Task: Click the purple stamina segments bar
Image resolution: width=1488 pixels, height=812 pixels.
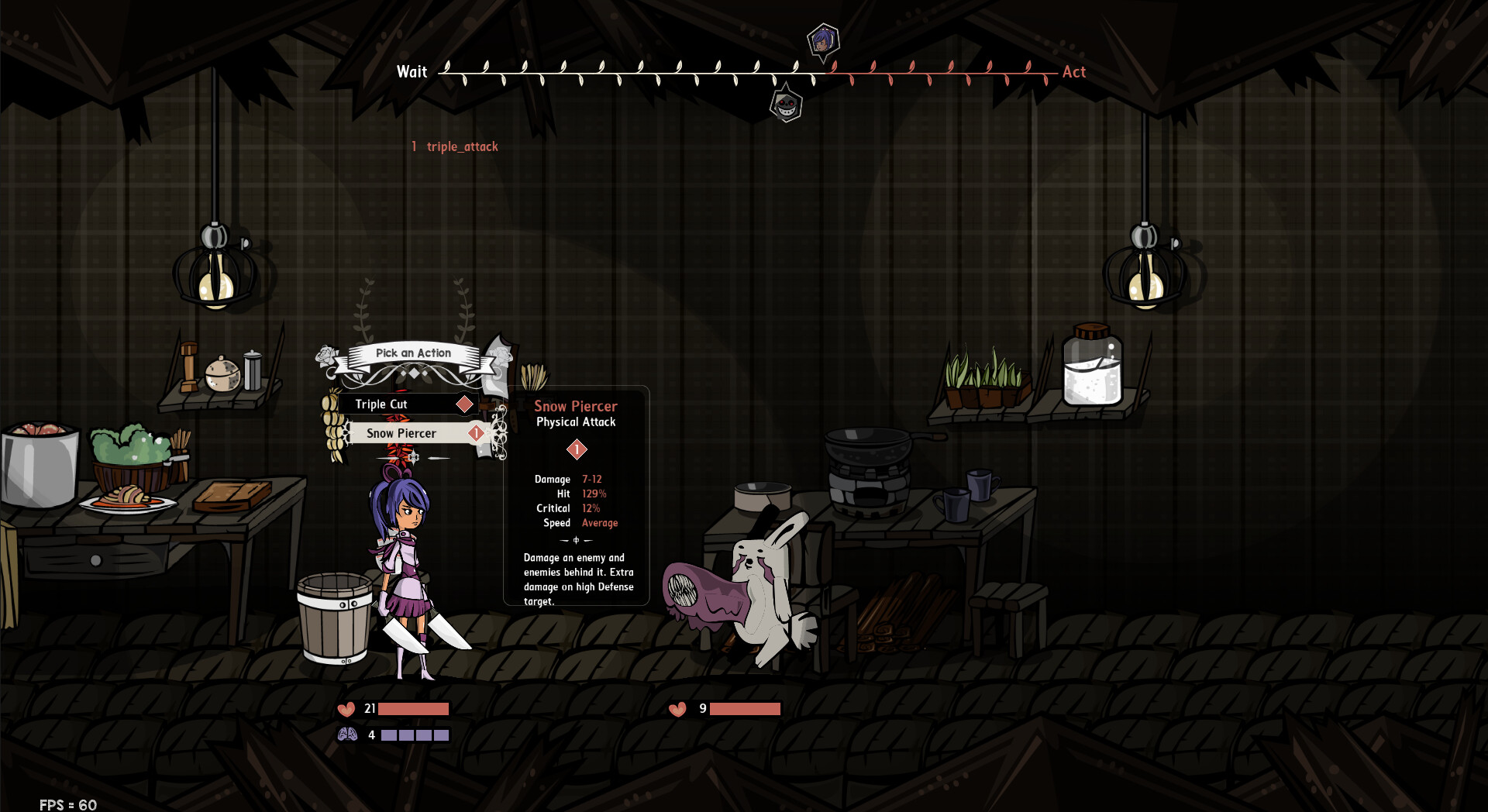Action: [x=415, y=733]
